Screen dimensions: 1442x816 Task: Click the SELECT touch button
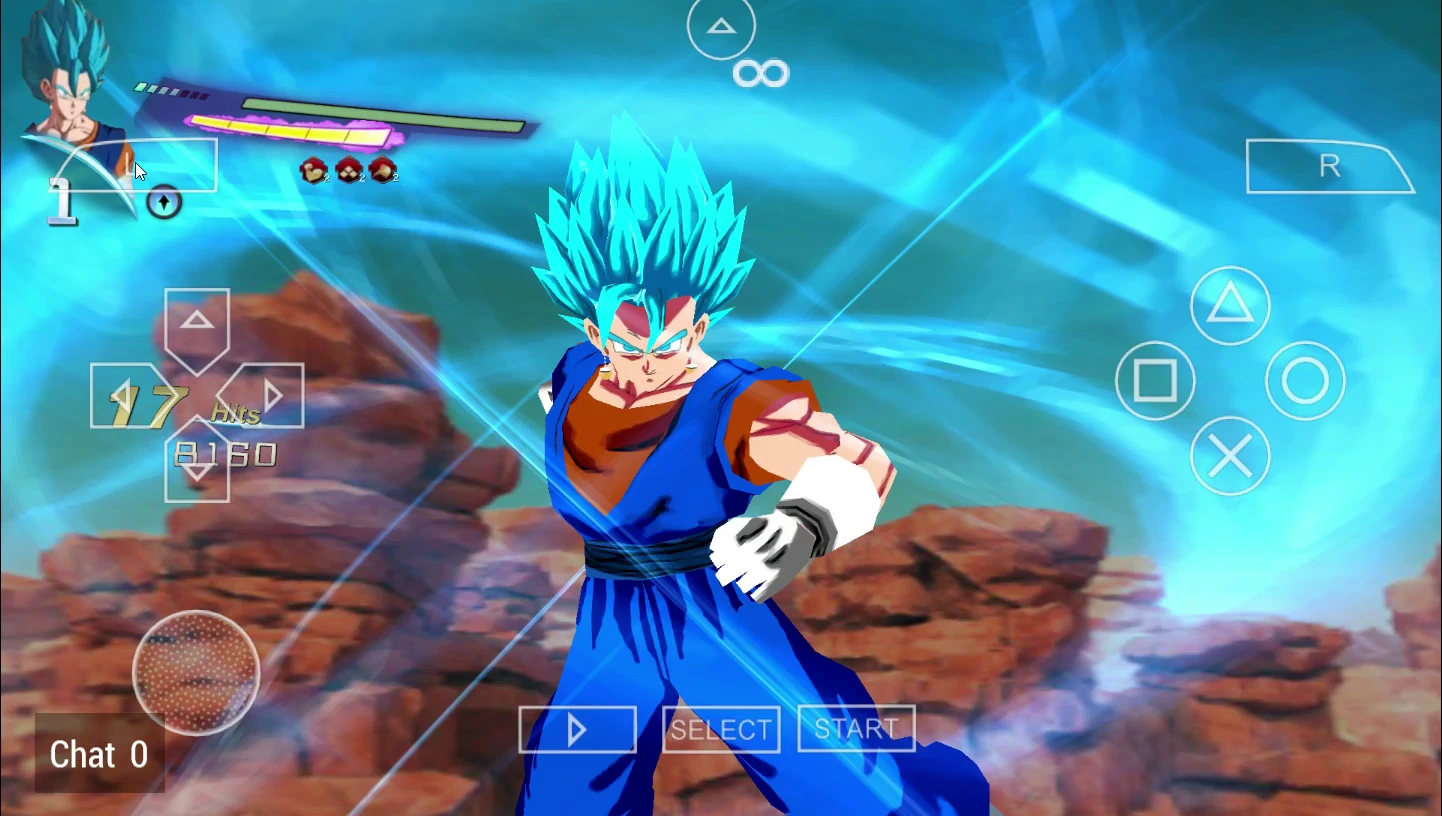(x=720, y=730)
